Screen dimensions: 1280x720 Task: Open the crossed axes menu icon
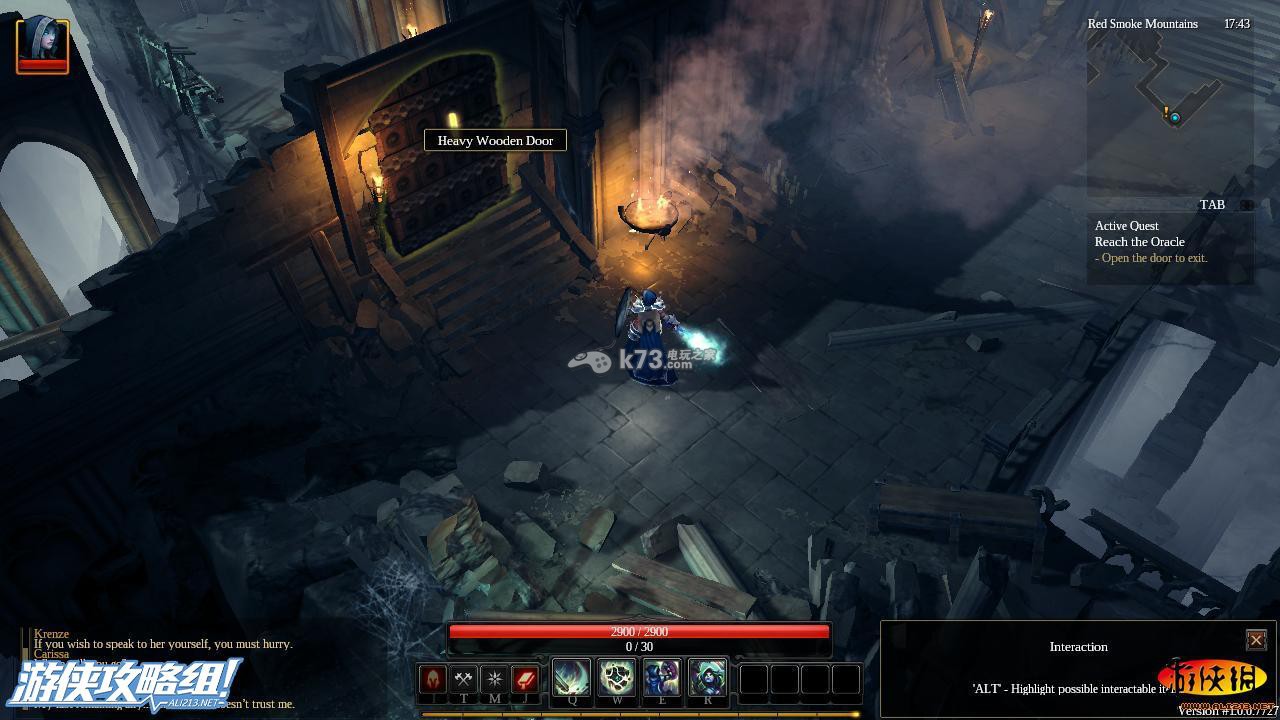(463, 680)
